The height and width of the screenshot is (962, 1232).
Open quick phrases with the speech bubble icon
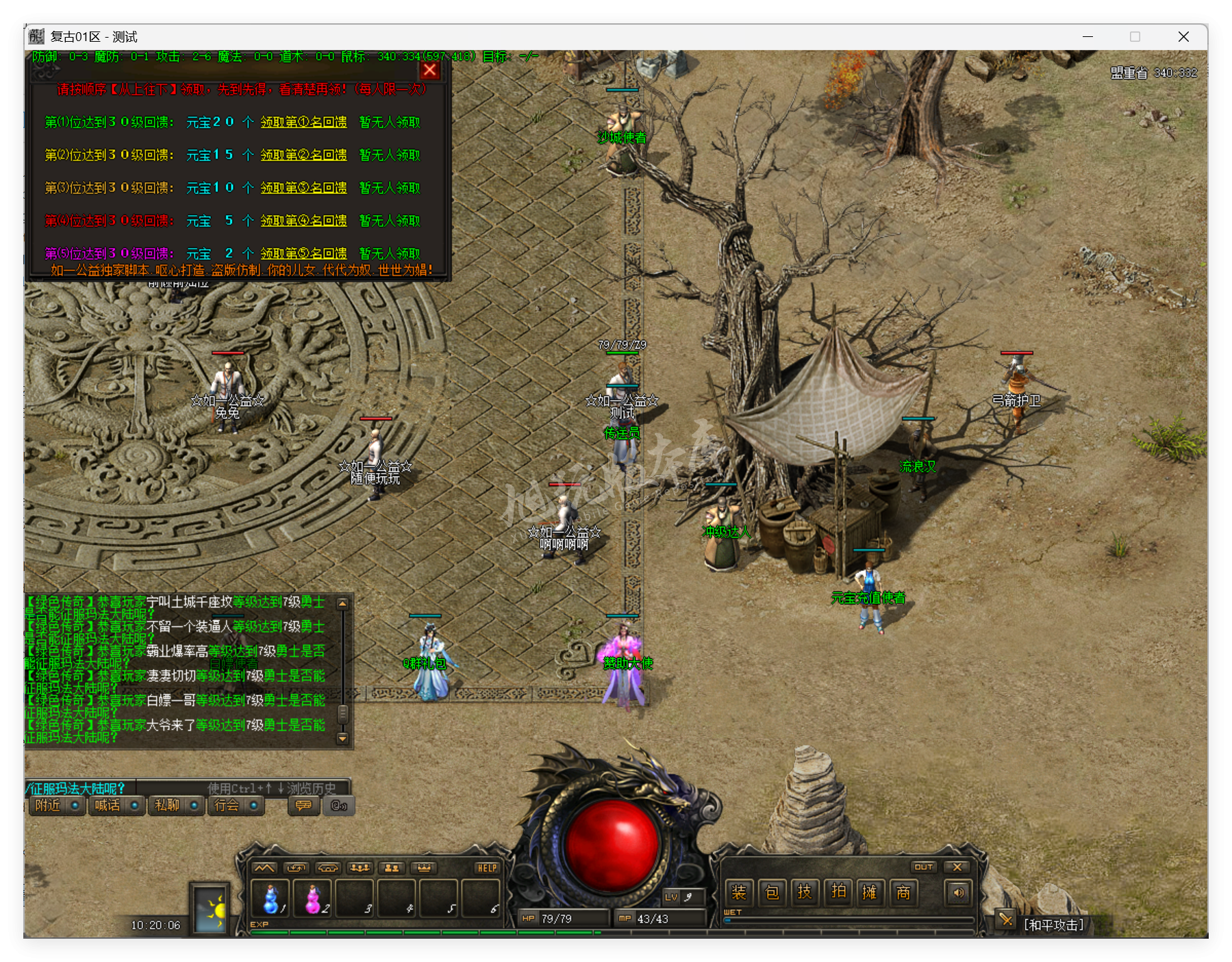(x=302, y=806)
